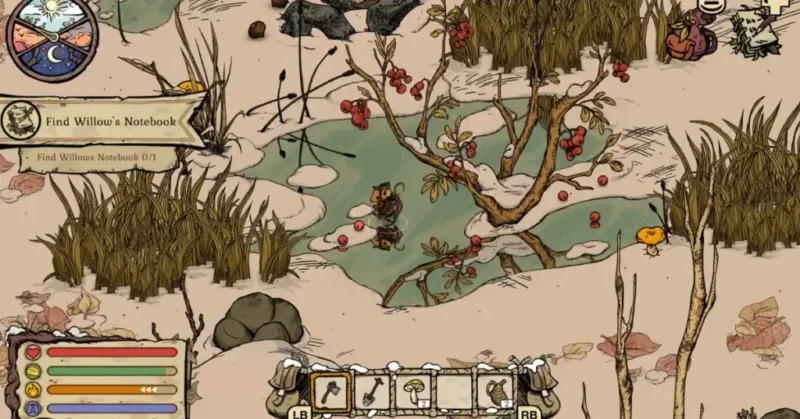
Task: Open the Find Willow's Notebook quest banner
Action: [110, 122]
